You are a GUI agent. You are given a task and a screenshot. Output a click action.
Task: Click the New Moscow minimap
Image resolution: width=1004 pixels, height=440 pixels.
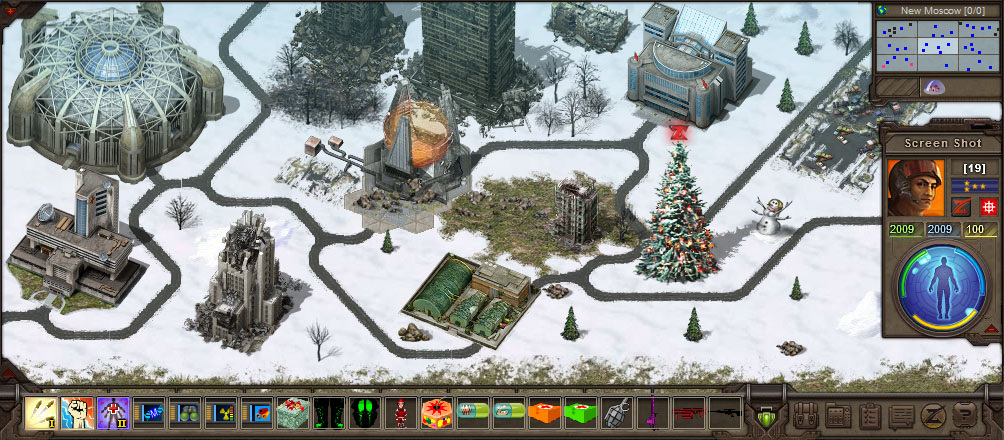tap(934, 45)
